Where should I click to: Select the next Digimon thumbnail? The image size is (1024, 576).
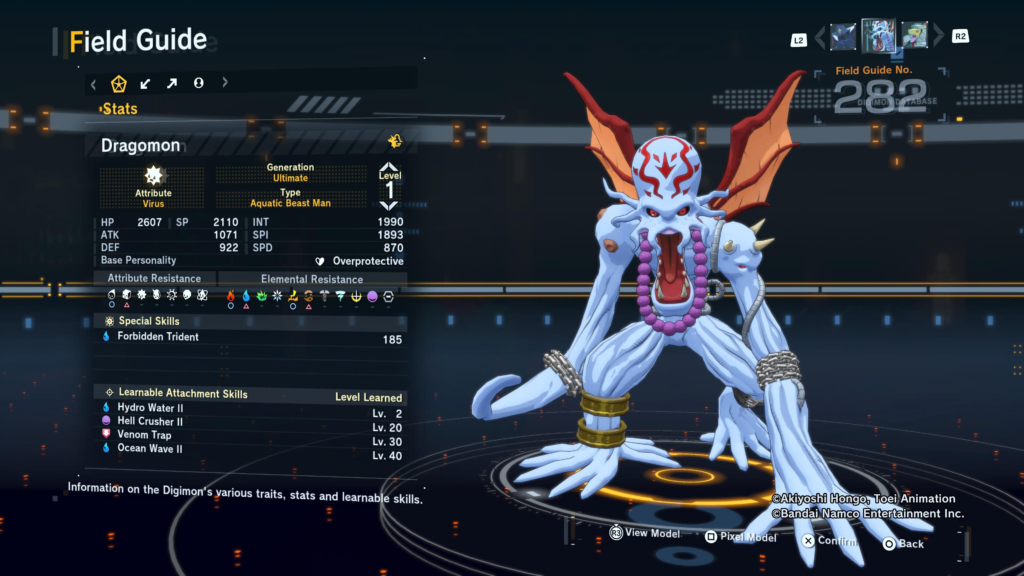914,37
